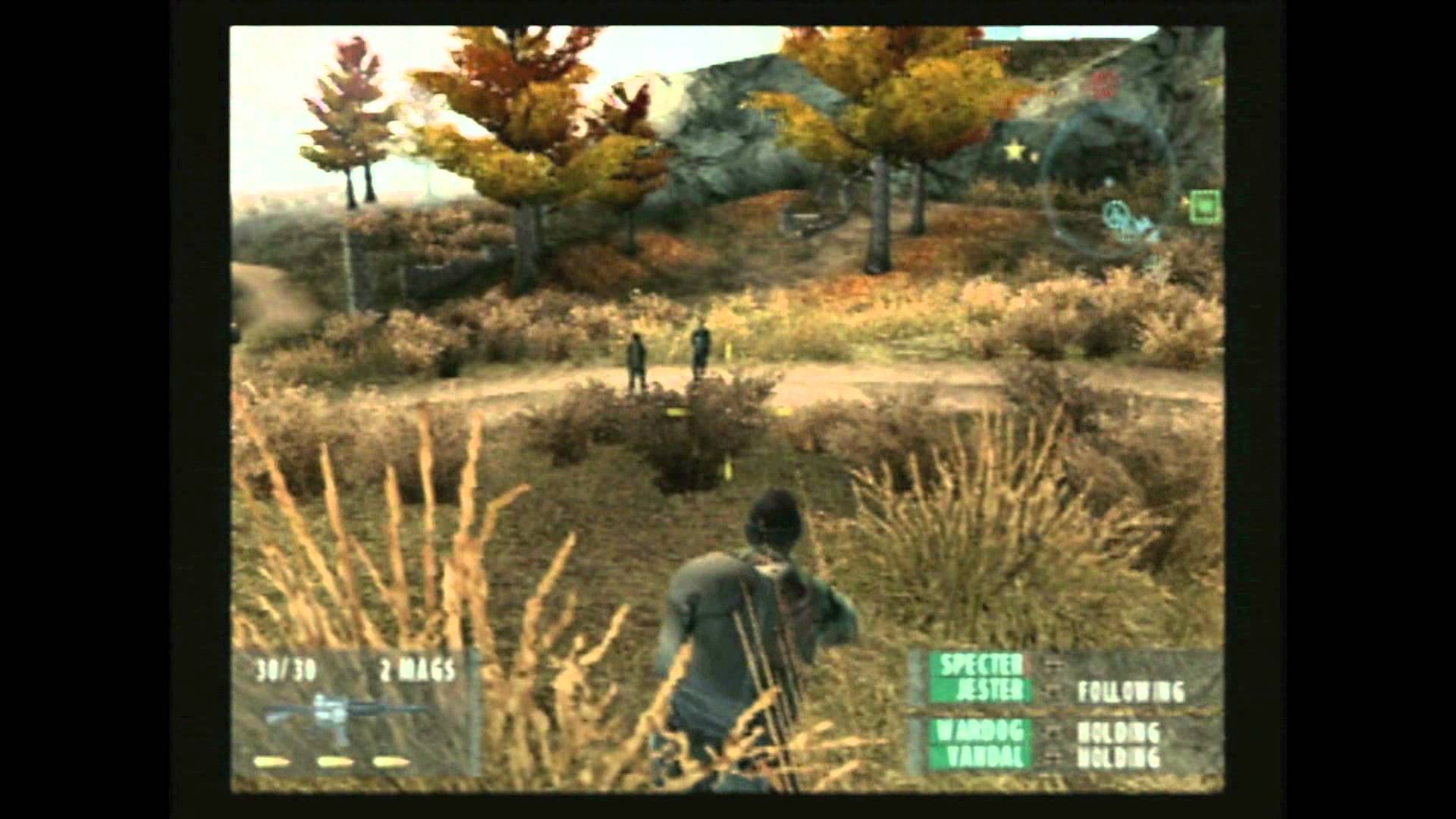The height and width of the screenshot is (819, 1456).
Task: Select the yellow star objective marker
Action: point(1015,152)
